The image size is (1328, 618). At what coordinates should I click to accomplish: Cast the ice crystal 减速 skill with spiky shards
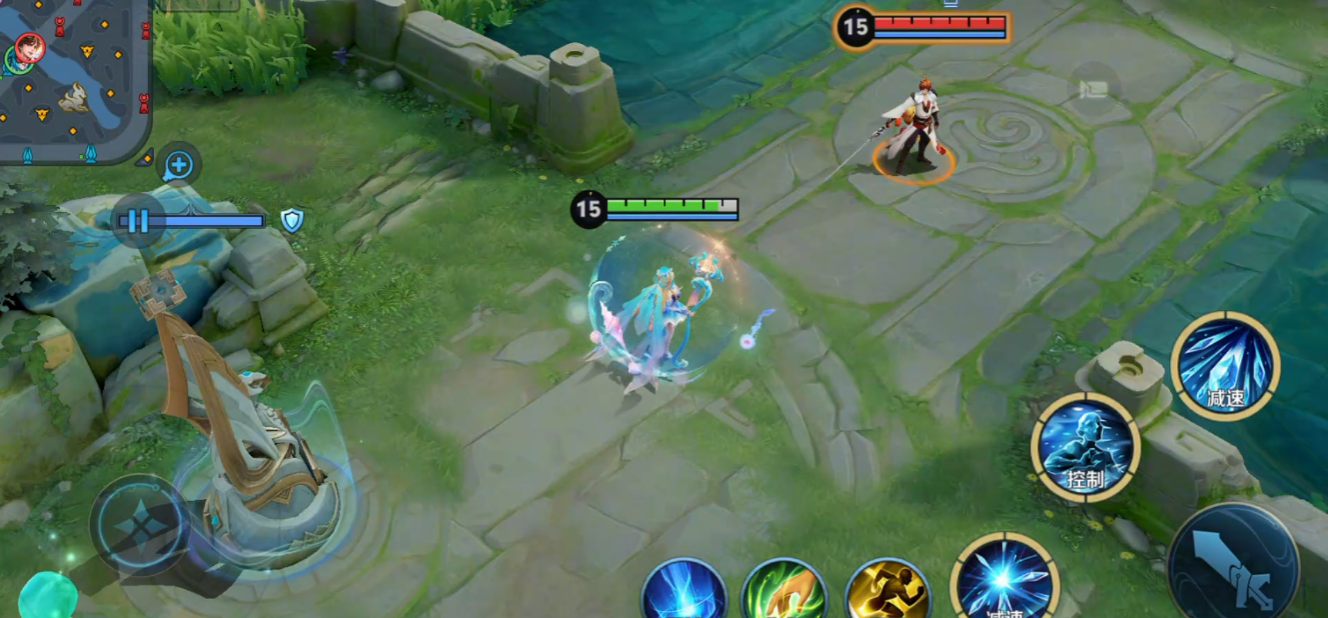coord(1225,365)
